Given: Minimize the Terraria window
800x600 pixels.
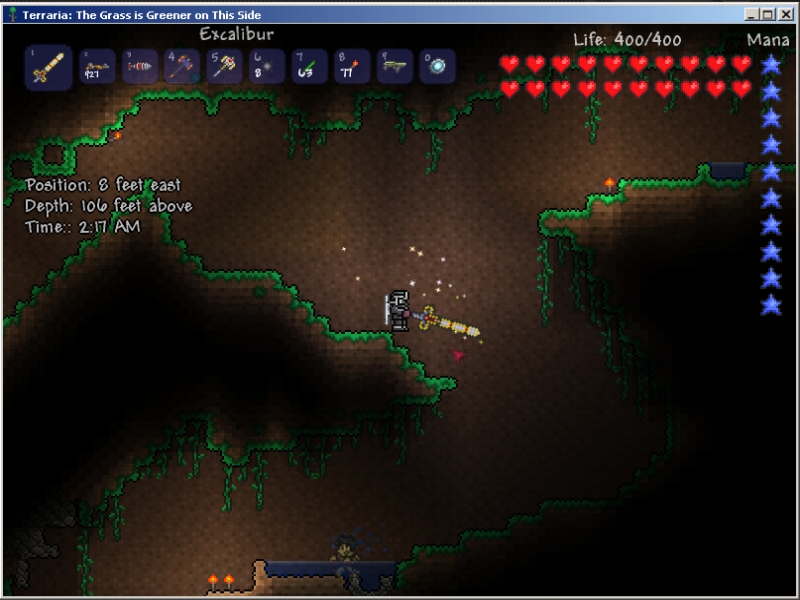Looking at the screenshot, I should point(752,14).
